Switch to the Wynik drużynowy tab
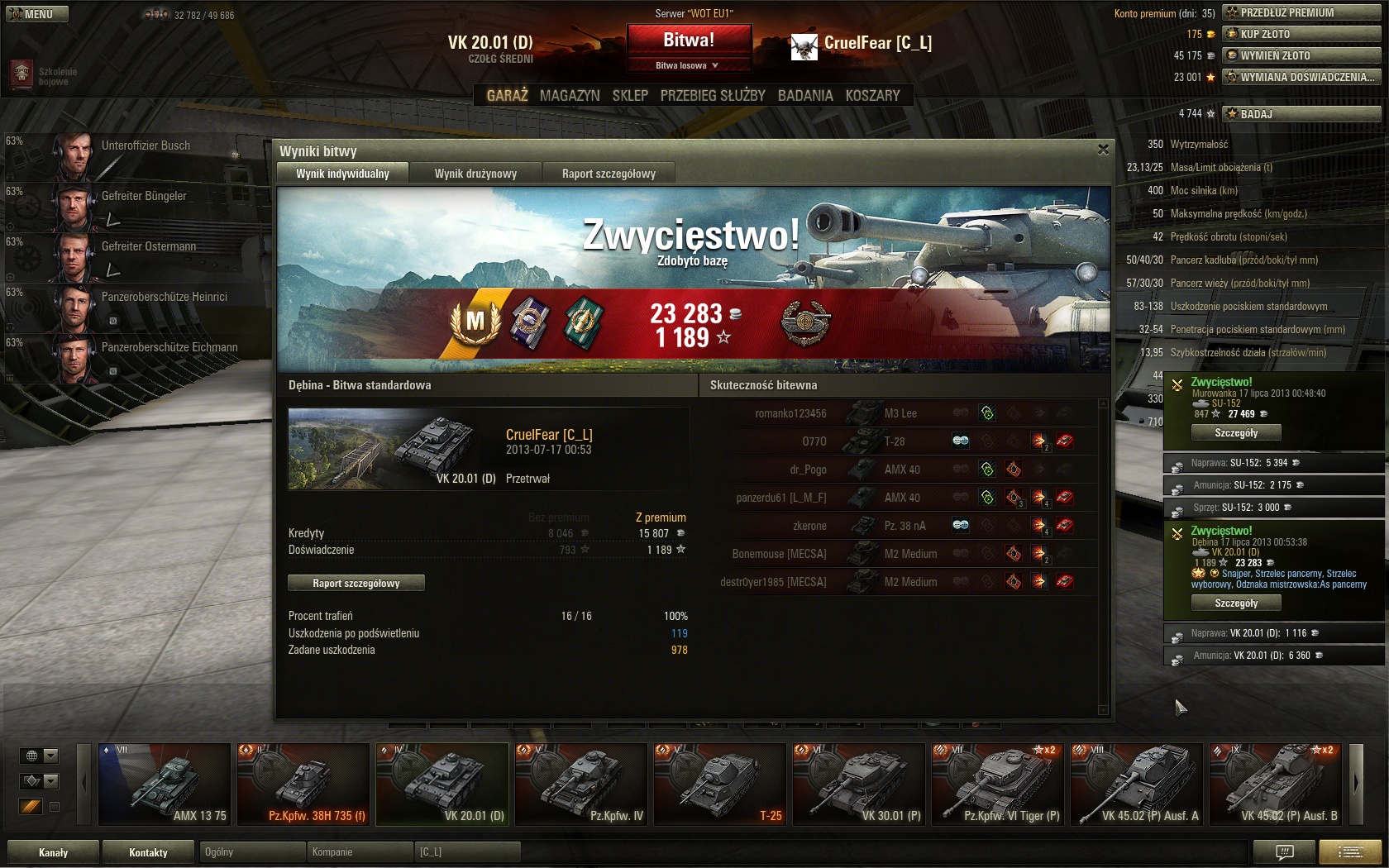This screenshot has height=868, width=1389. pyautogui.click(x=475, y=174)
